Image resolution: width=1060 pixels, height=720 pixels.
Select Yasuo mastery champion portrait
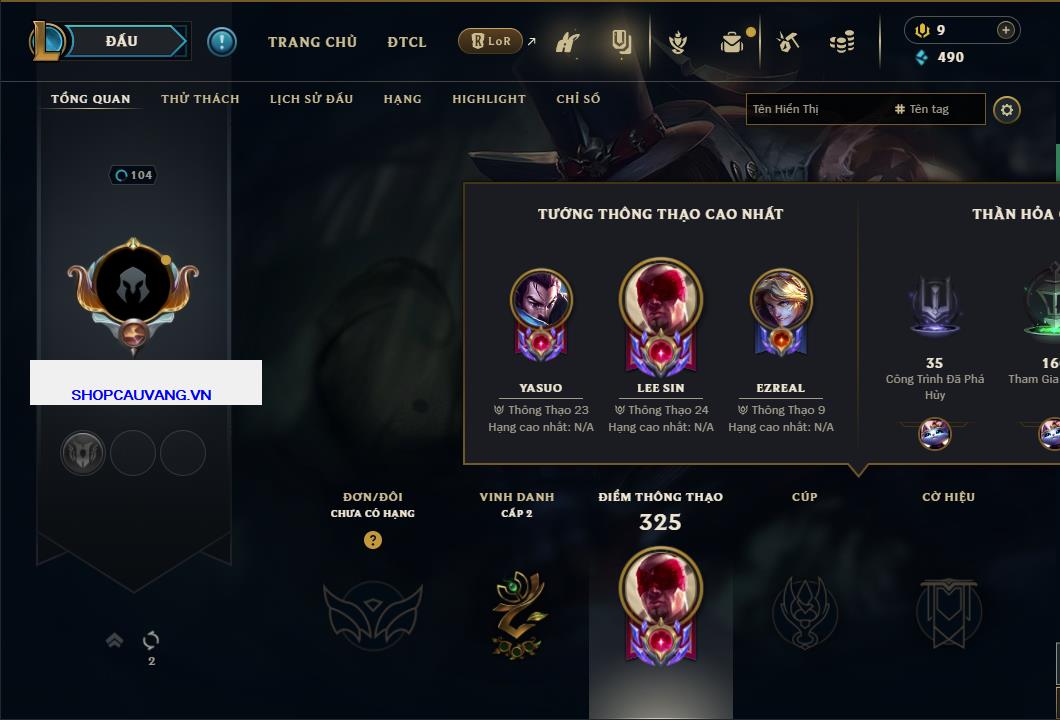[541, 300]
